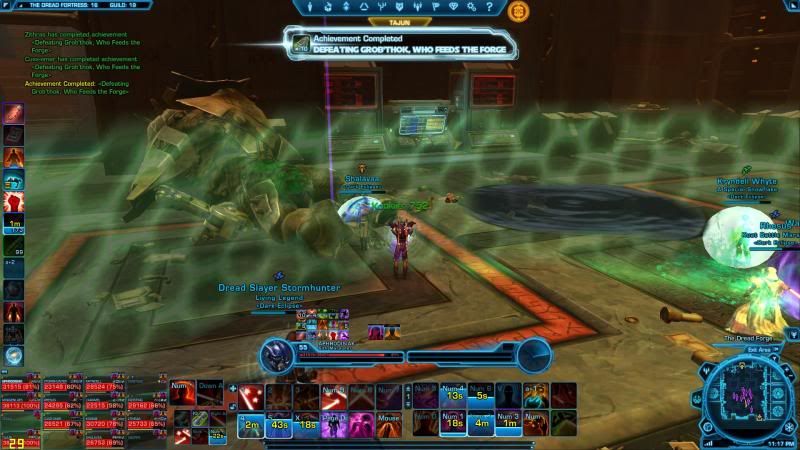Activate the ability with 18s cooldown bound to X
Screen dimensions: 800x450
click(x=306, y=423)
